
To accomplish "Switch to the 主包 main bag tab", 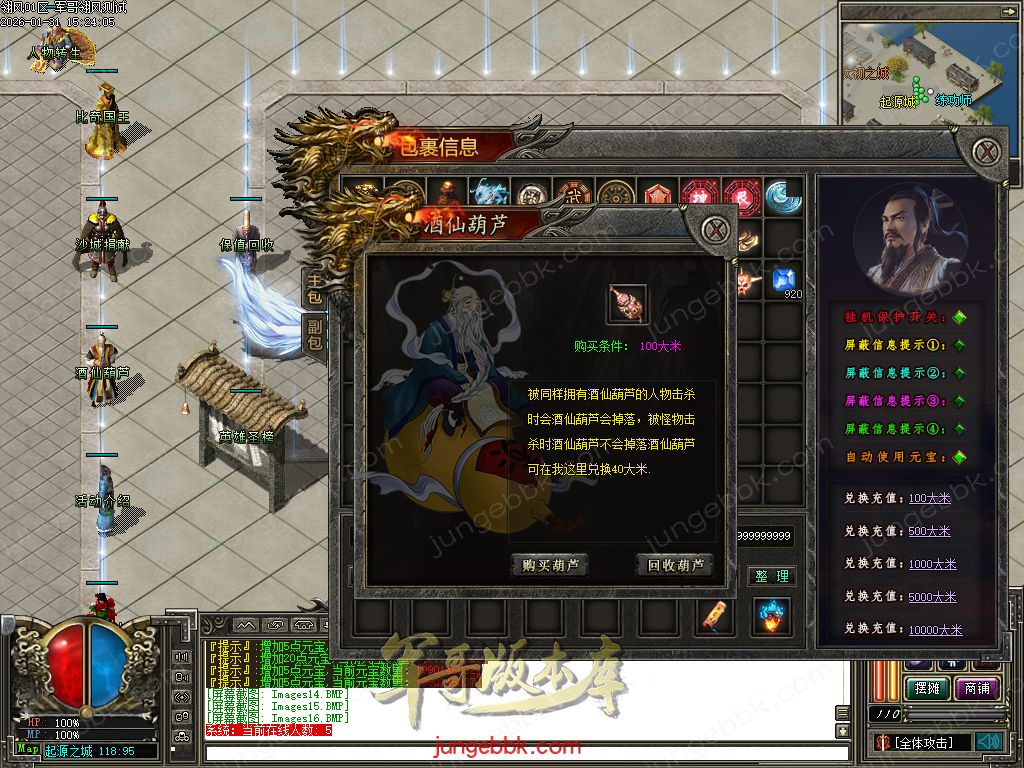I will [314, 290].
